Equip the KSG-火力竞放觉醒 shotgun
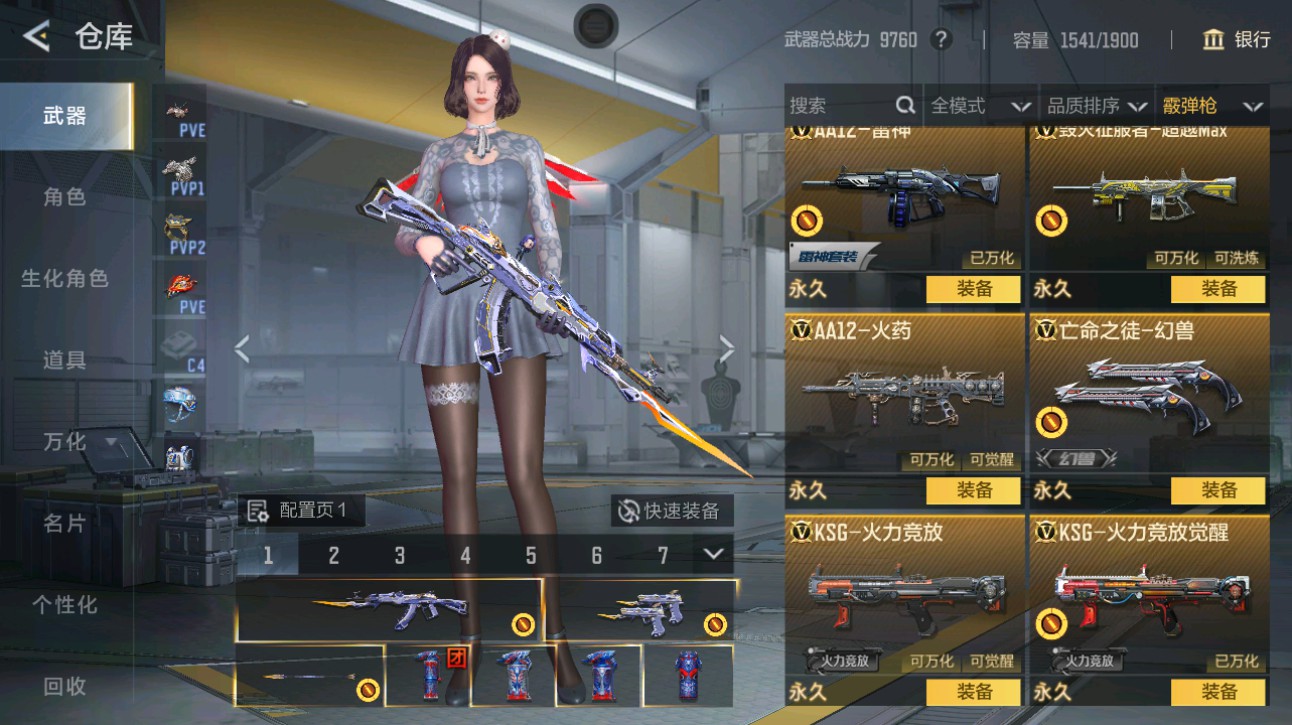 click(1218, 691)
